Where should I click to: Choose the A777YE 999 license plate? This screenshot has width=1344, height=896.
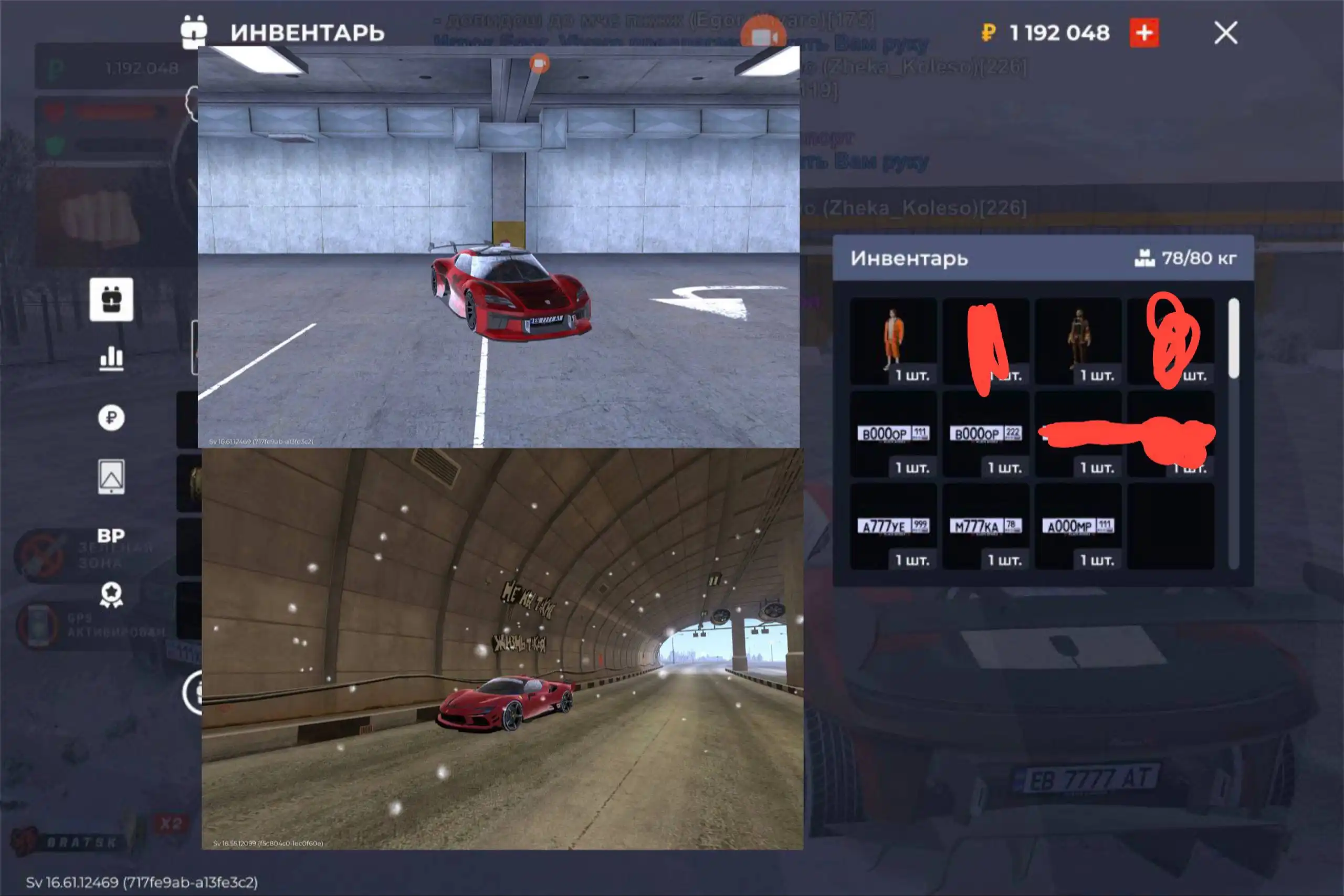tap(893, 526)
